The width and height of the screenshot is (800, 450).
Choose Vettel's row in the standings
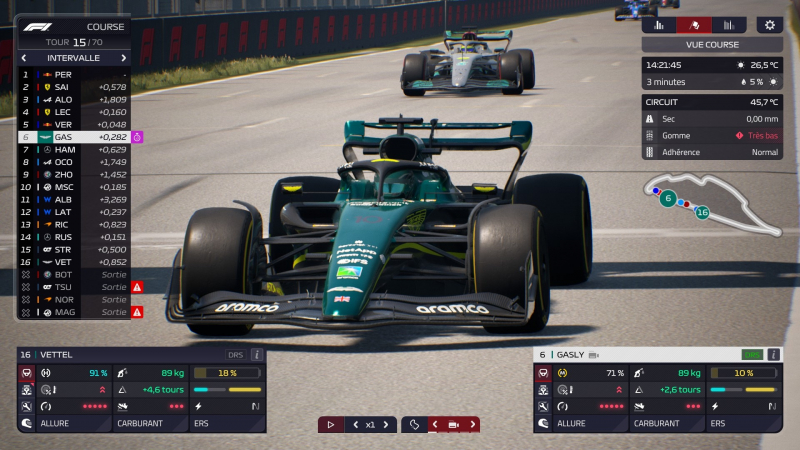click(70, 261)
